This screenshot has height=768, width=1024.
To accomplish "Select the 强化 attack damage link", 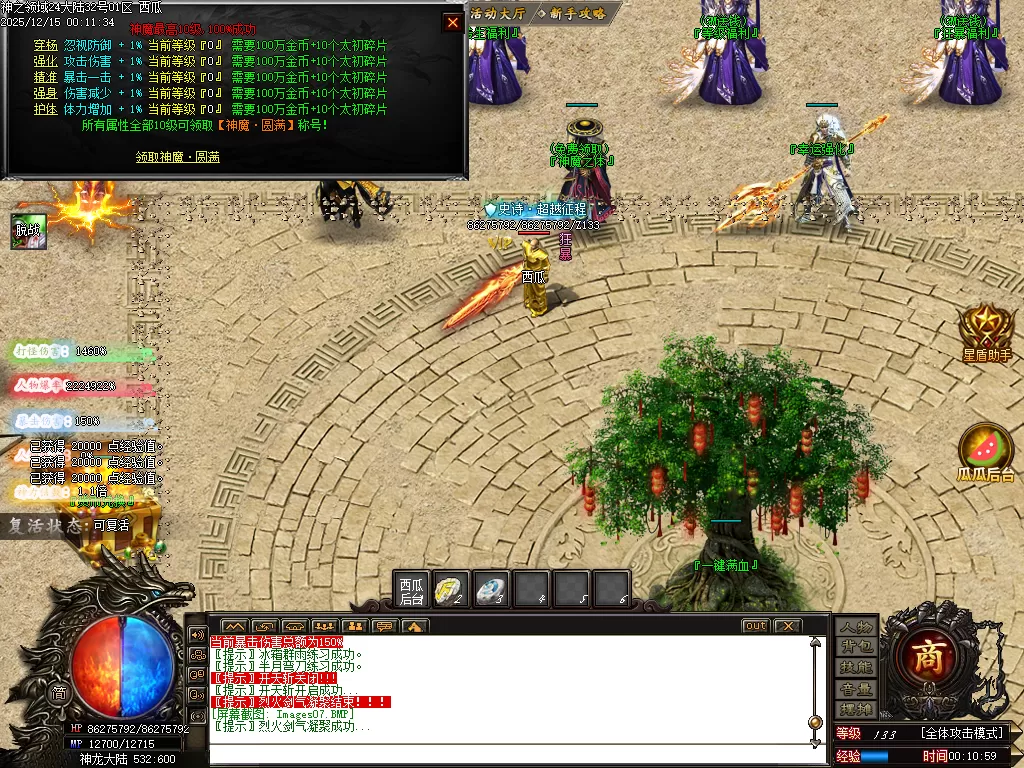I will (x=46, y=61).
